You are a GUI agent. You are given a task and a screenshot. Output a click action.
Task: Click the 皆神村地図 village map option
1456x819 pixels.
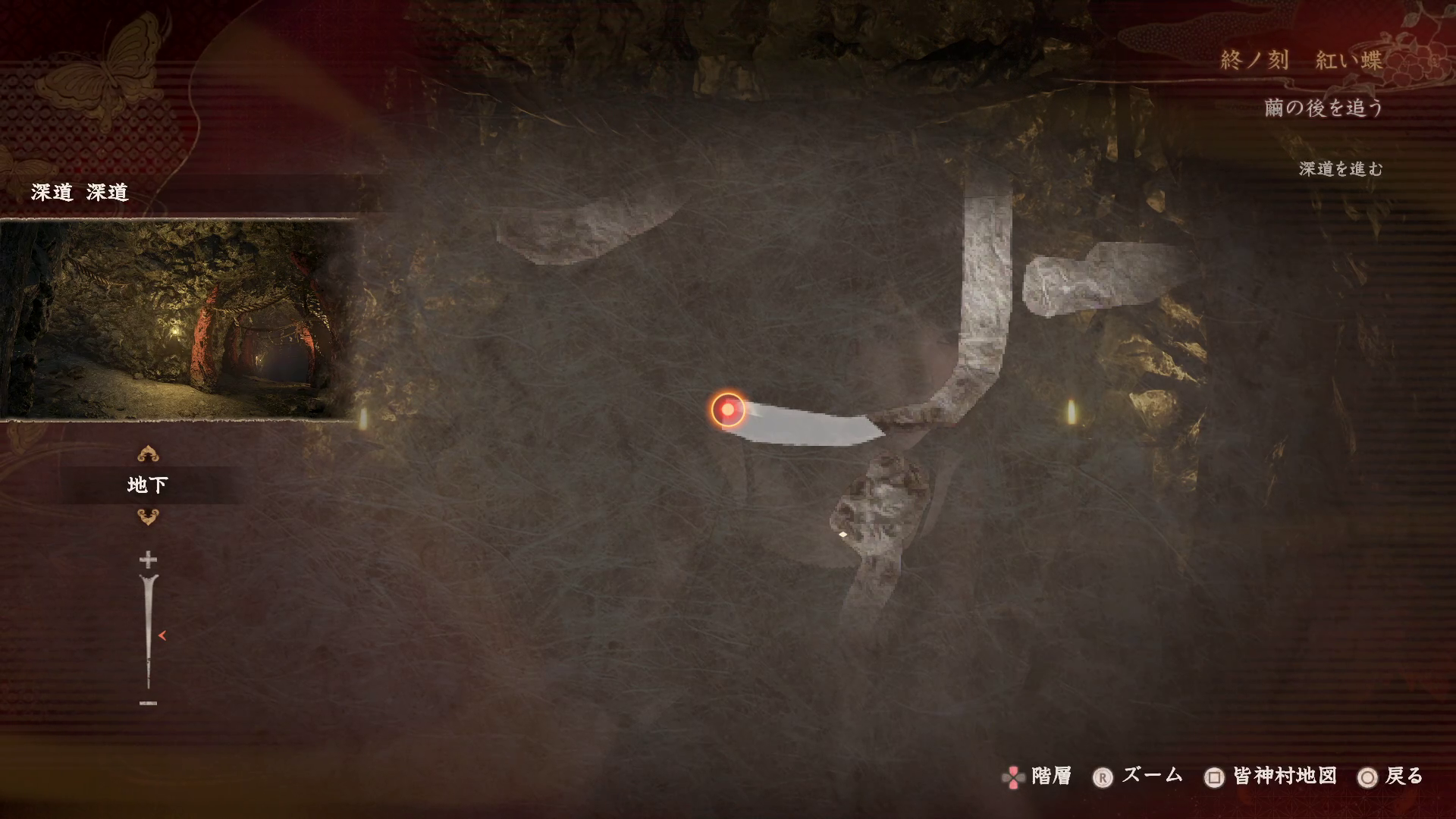point(1271,777)
